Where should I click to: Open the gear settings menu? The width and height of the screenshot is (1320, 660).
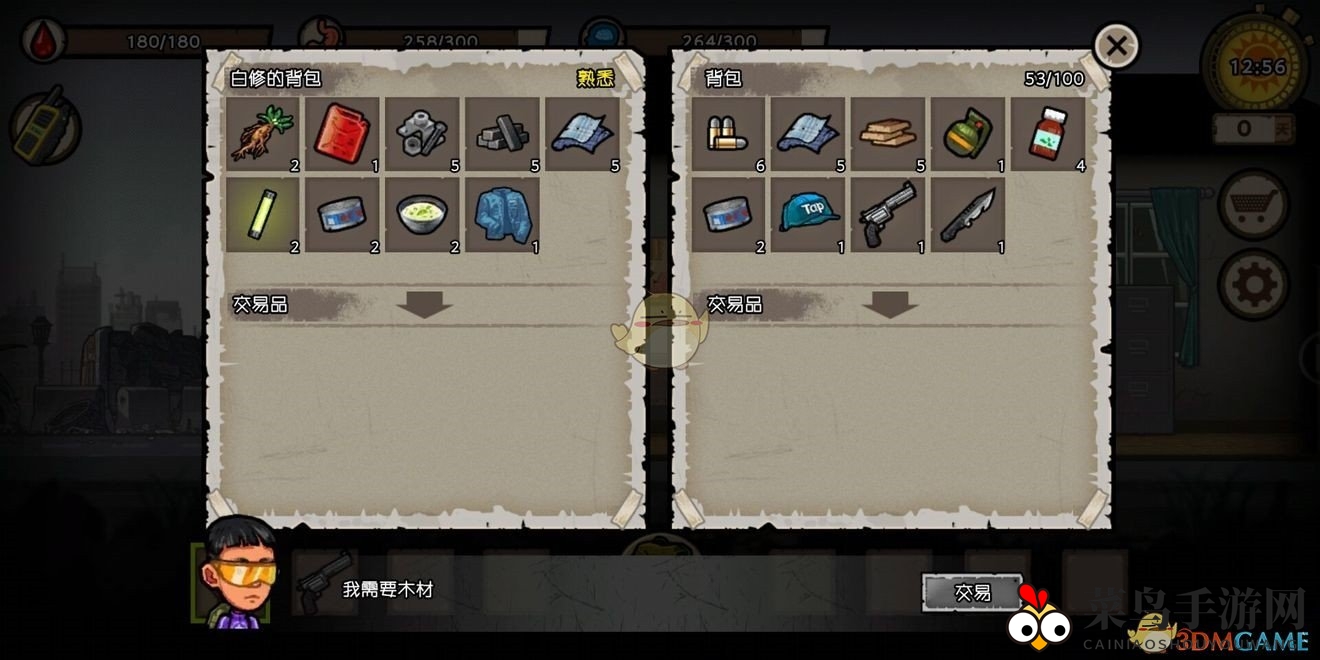pyautogui.click(x=1253, y=286)
